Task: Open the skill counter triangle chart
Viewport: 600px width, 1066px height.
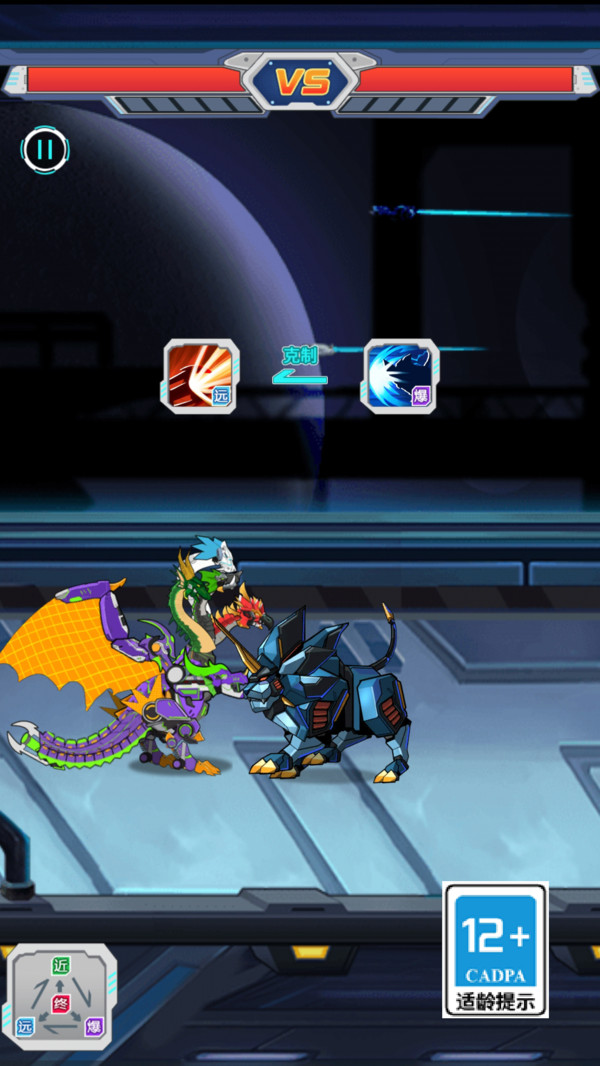Action: [x=62, y=996]
